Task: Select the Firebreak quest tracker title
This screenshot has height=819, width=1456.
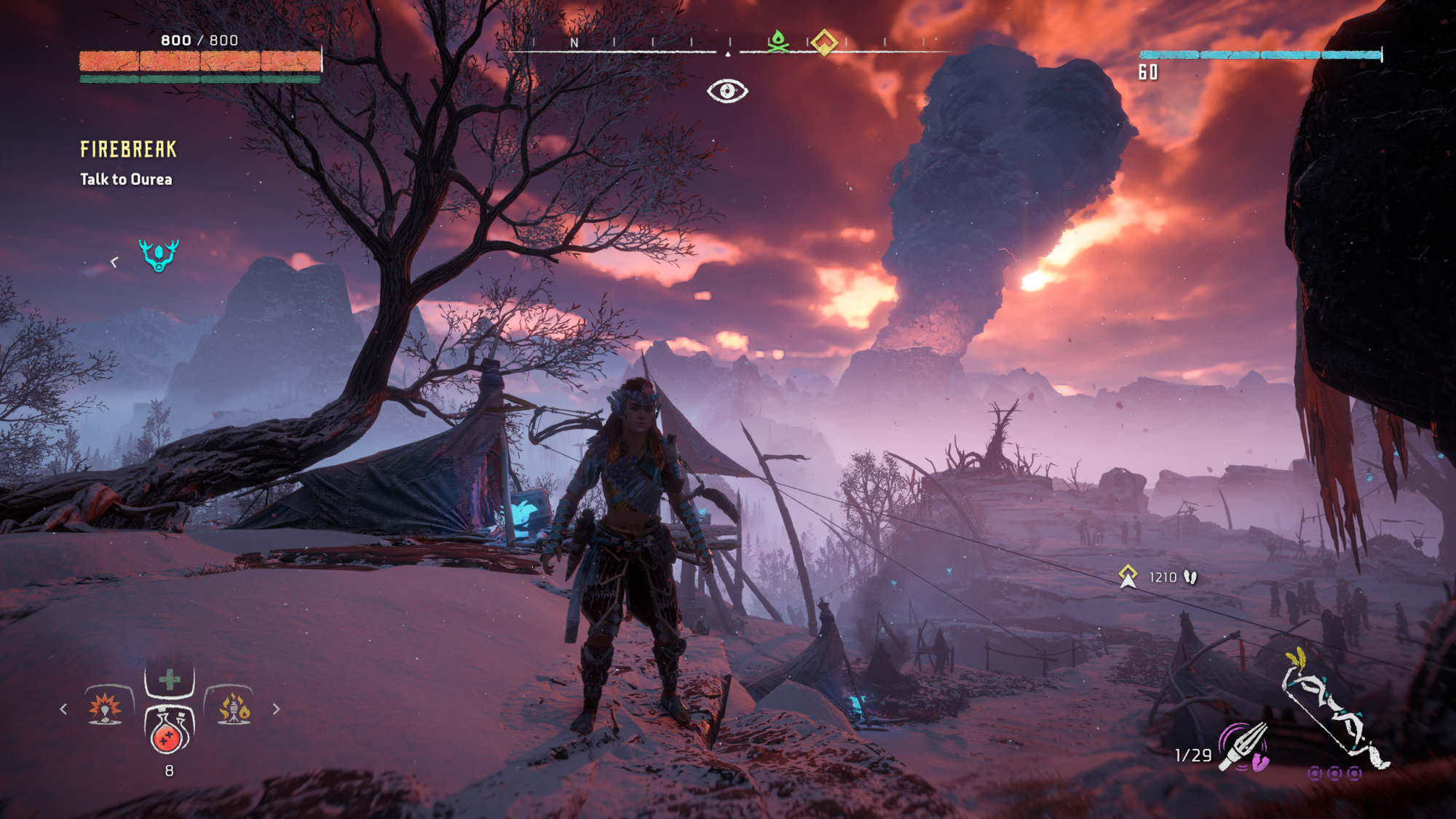Action: 128,149
